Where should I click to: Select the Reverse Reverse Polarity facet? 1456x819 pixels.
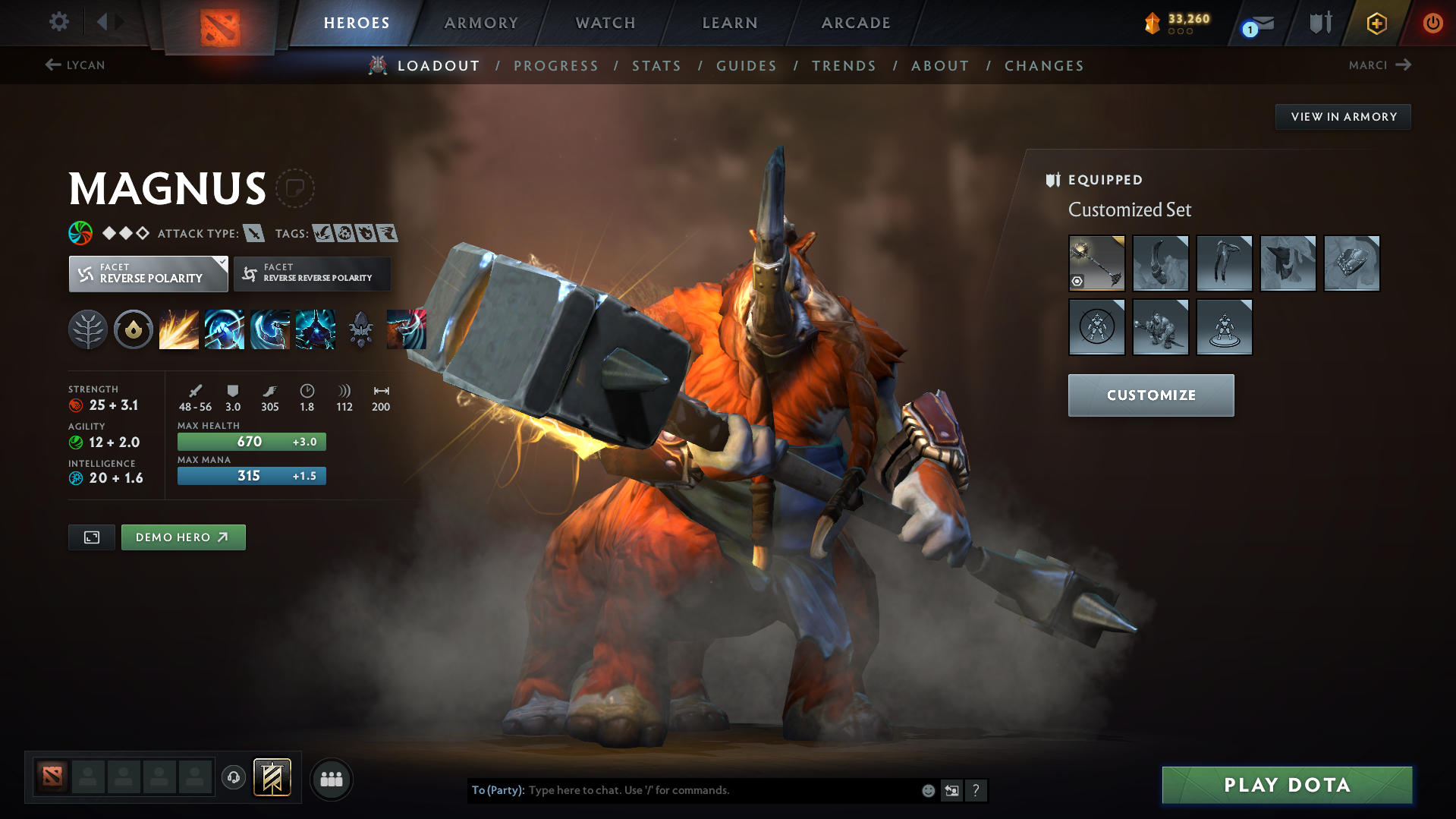coord(312,273)
